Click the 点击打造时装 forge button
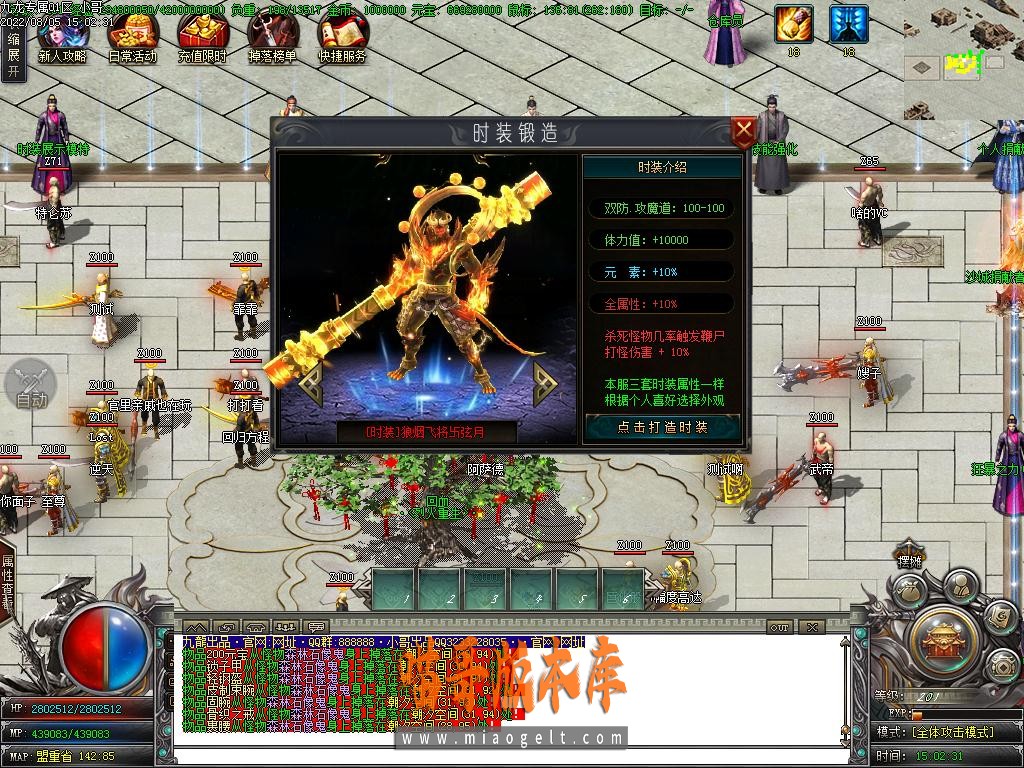Image resolution: width=1024 pixels, height=768 pixels. 662,427
